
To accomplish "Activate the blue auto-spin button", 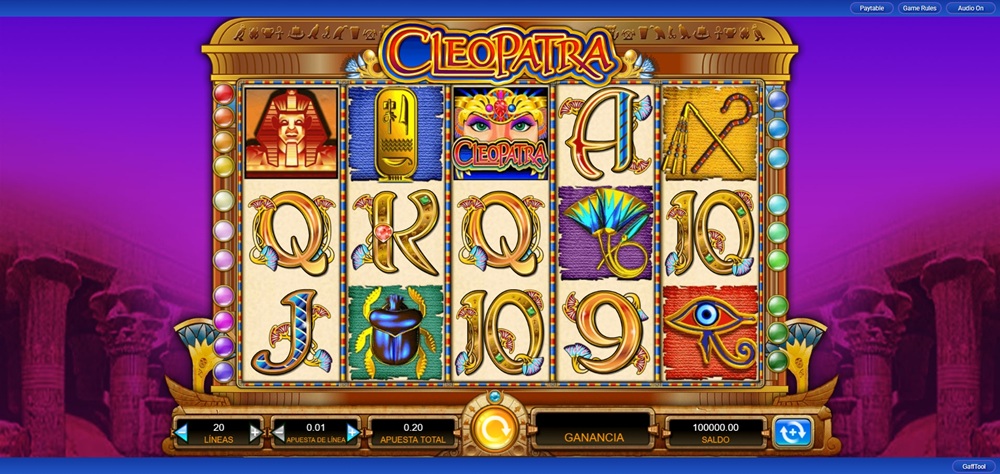I will (793, 432).
